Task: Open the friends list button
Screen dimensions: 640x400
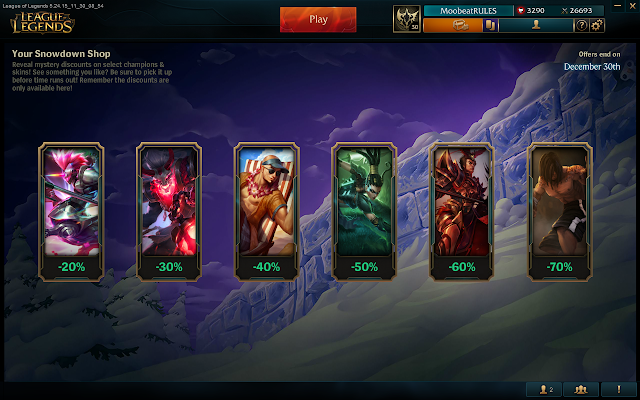Action: tap(546, 389)
